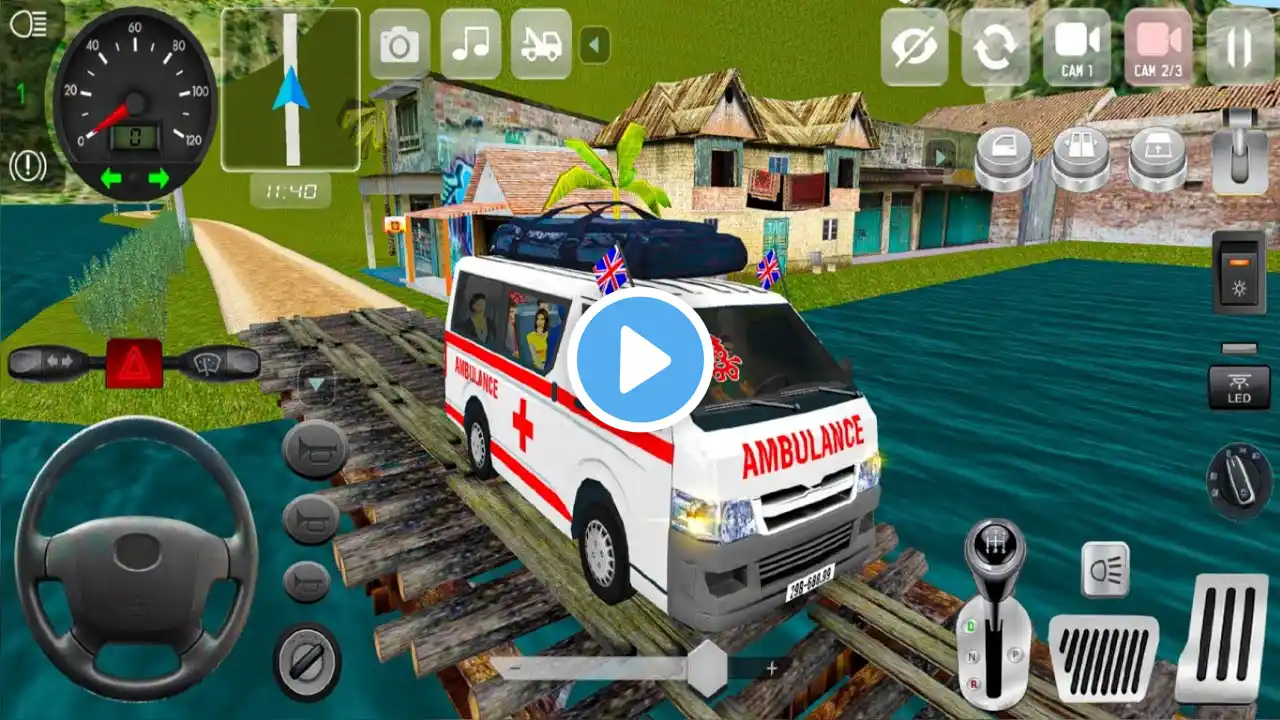Image resolution: width=1280 pixels, height=720 pixels.
Task: Rotate the camera with the refresh-arrows button
Action: (x=995, y=47)
